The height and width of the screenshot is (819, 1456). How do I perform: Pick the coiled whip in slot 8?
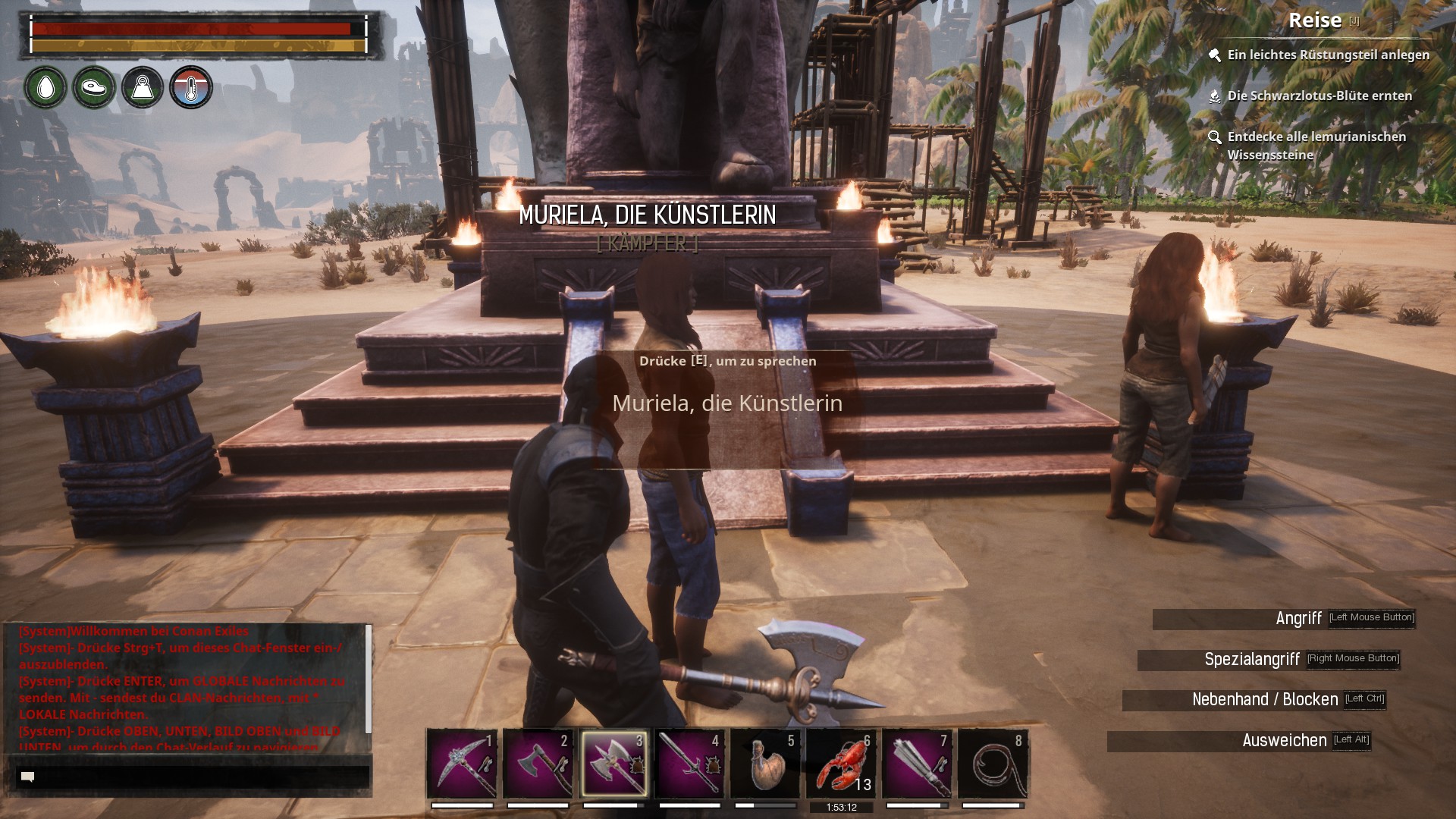click(993, 764)
